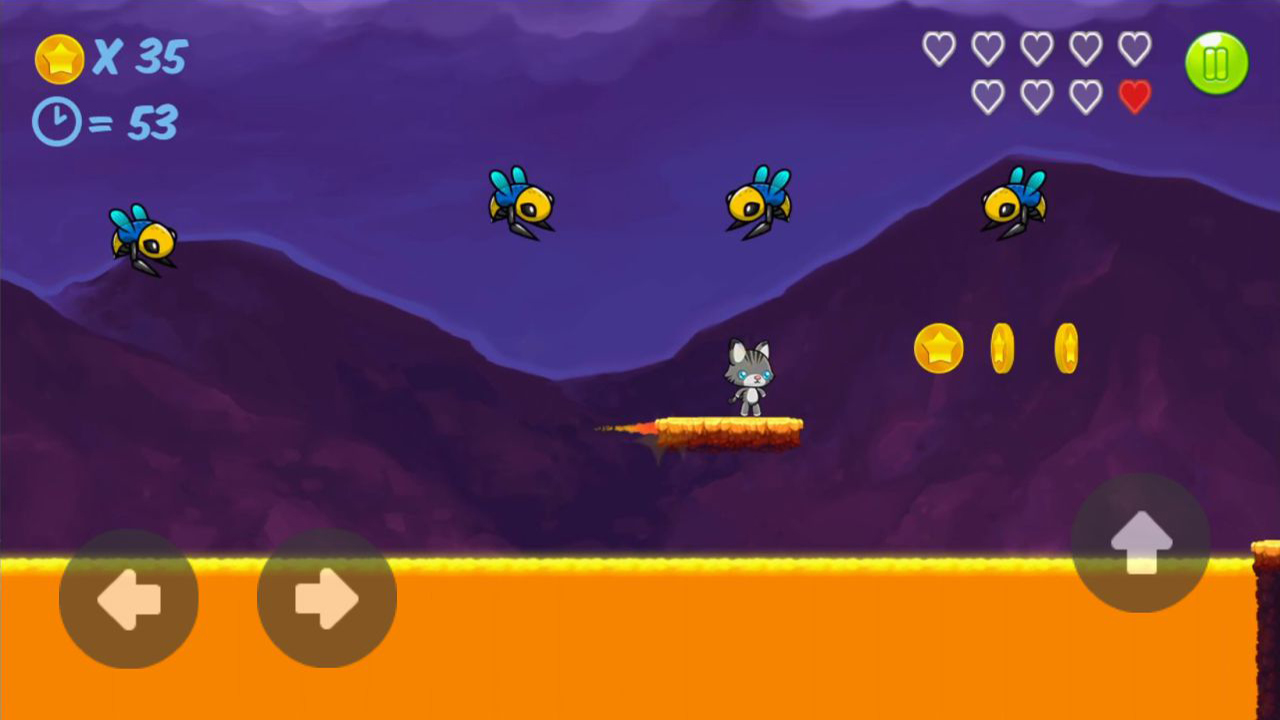The height and width of the screenshot is (720, 1280).
Task: Click the bee enemy second from the left
Action: (x=520, y=203)
